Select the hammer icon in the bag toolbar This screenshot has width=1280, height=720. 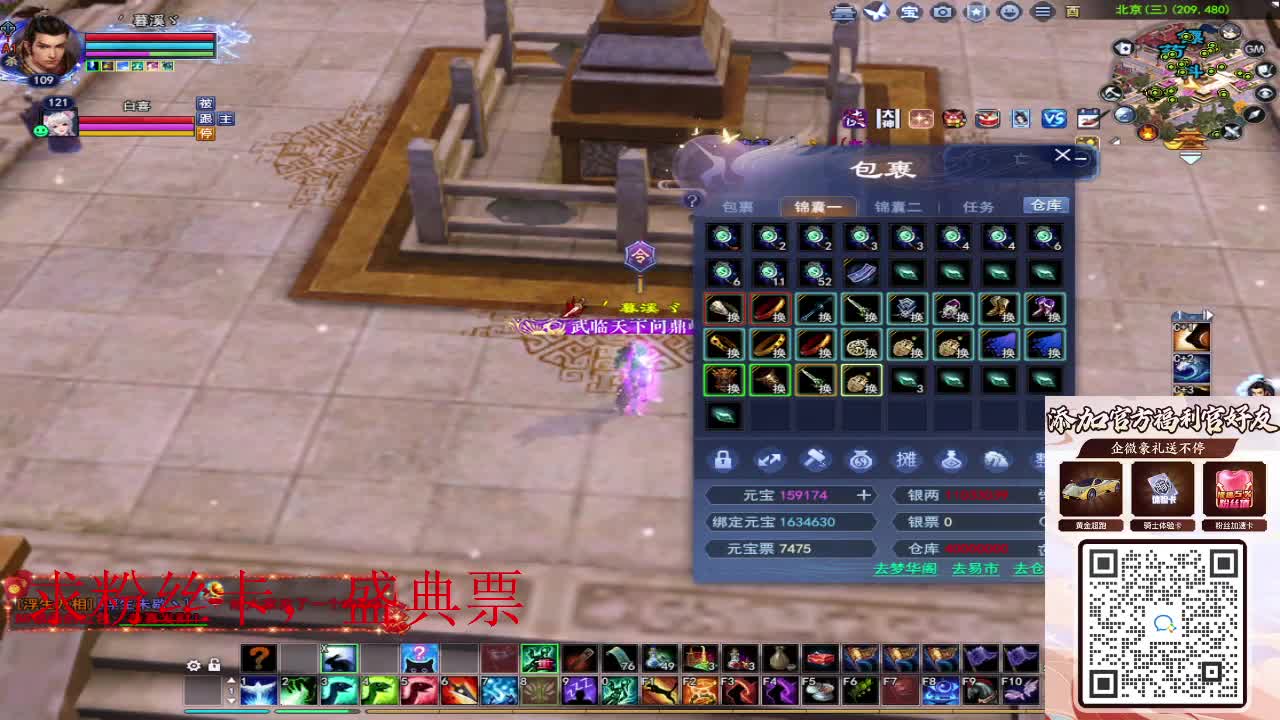click(x=814, y=460)
